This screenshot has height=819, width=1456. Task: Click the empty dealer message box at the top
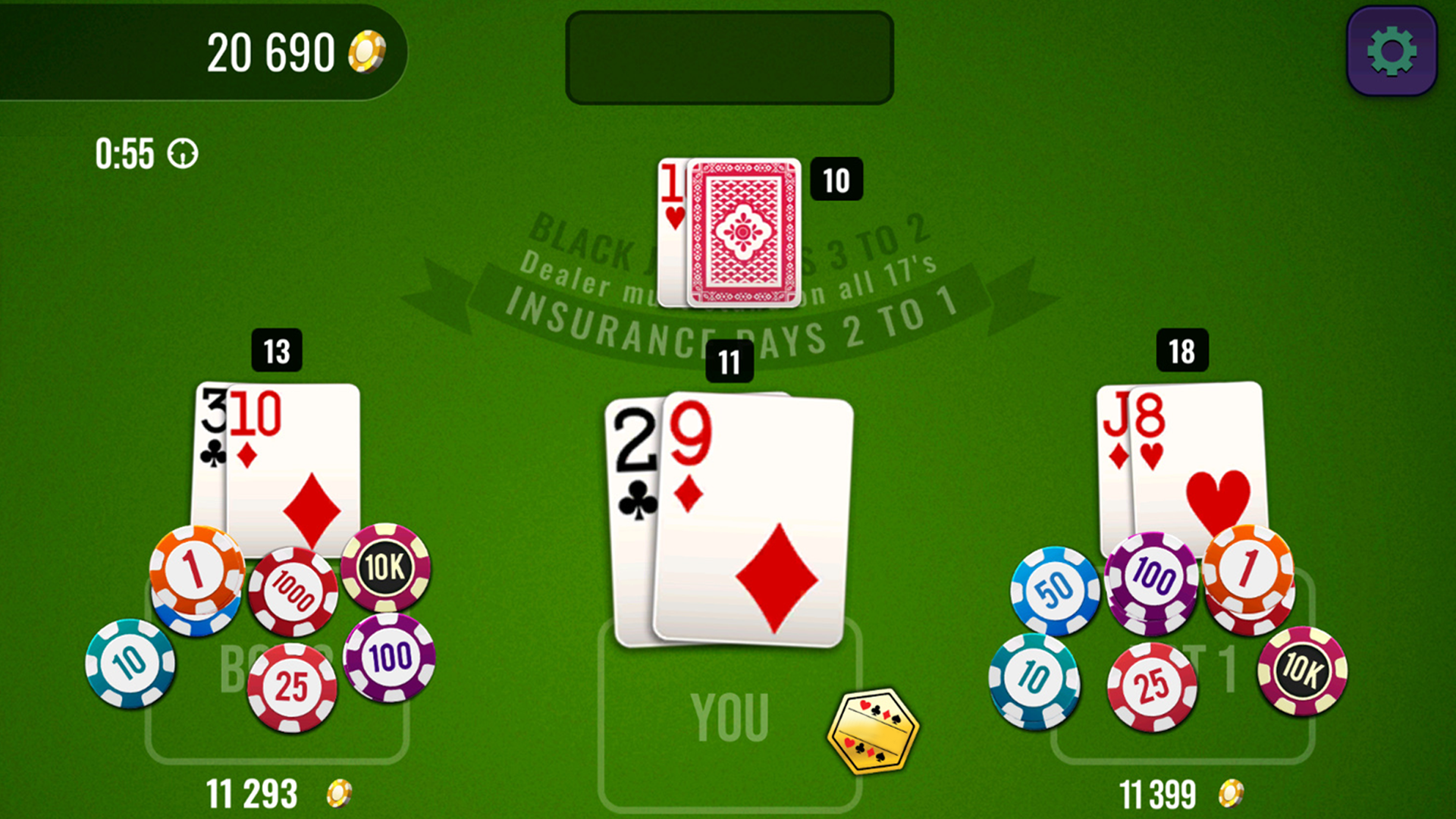tap(730, 59)
